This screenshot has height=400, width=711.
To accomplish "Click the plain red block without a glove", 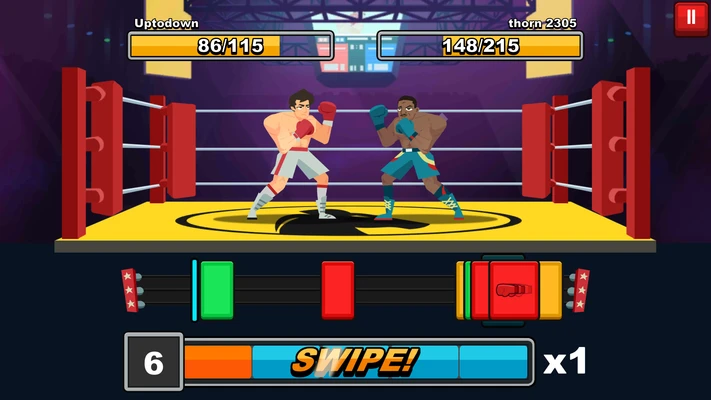I will coord(338,290).
